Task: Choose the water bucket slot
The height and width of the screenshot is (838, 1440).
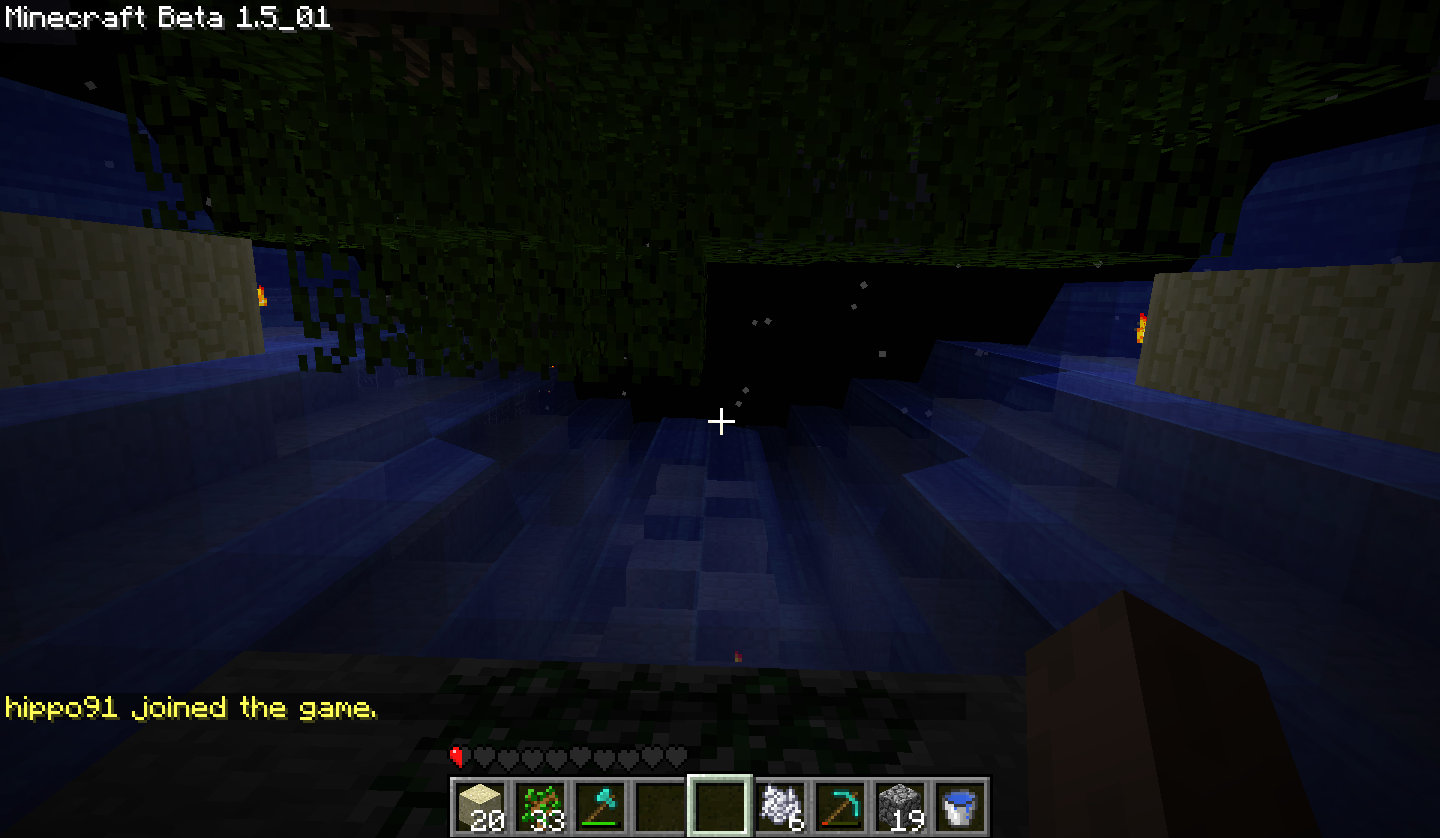Action: (x=960, y=806)
